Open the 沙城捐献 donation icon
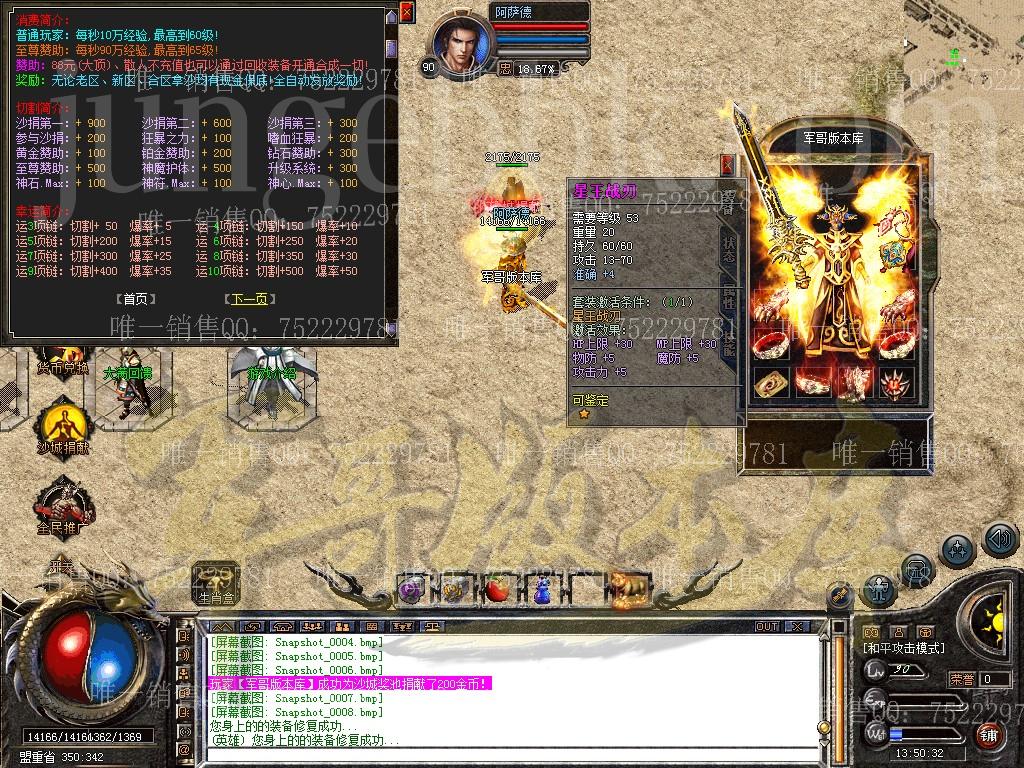The width and height of the screenshot is (1024, 768). pyautogui.click(x=62, y=424)
